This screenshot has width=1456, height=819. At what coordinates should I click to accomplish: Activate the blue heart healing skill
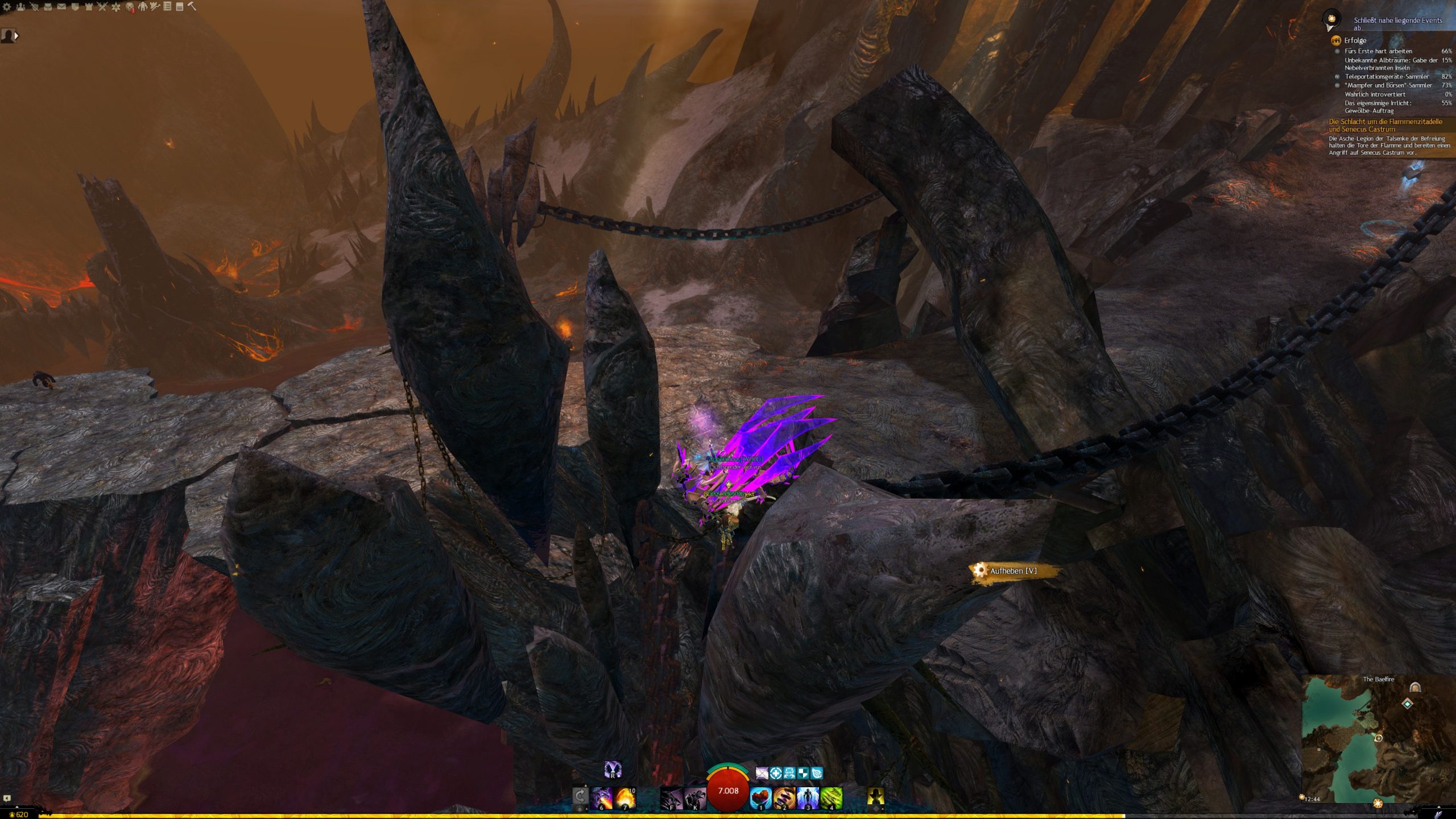(x=760, y=798)
